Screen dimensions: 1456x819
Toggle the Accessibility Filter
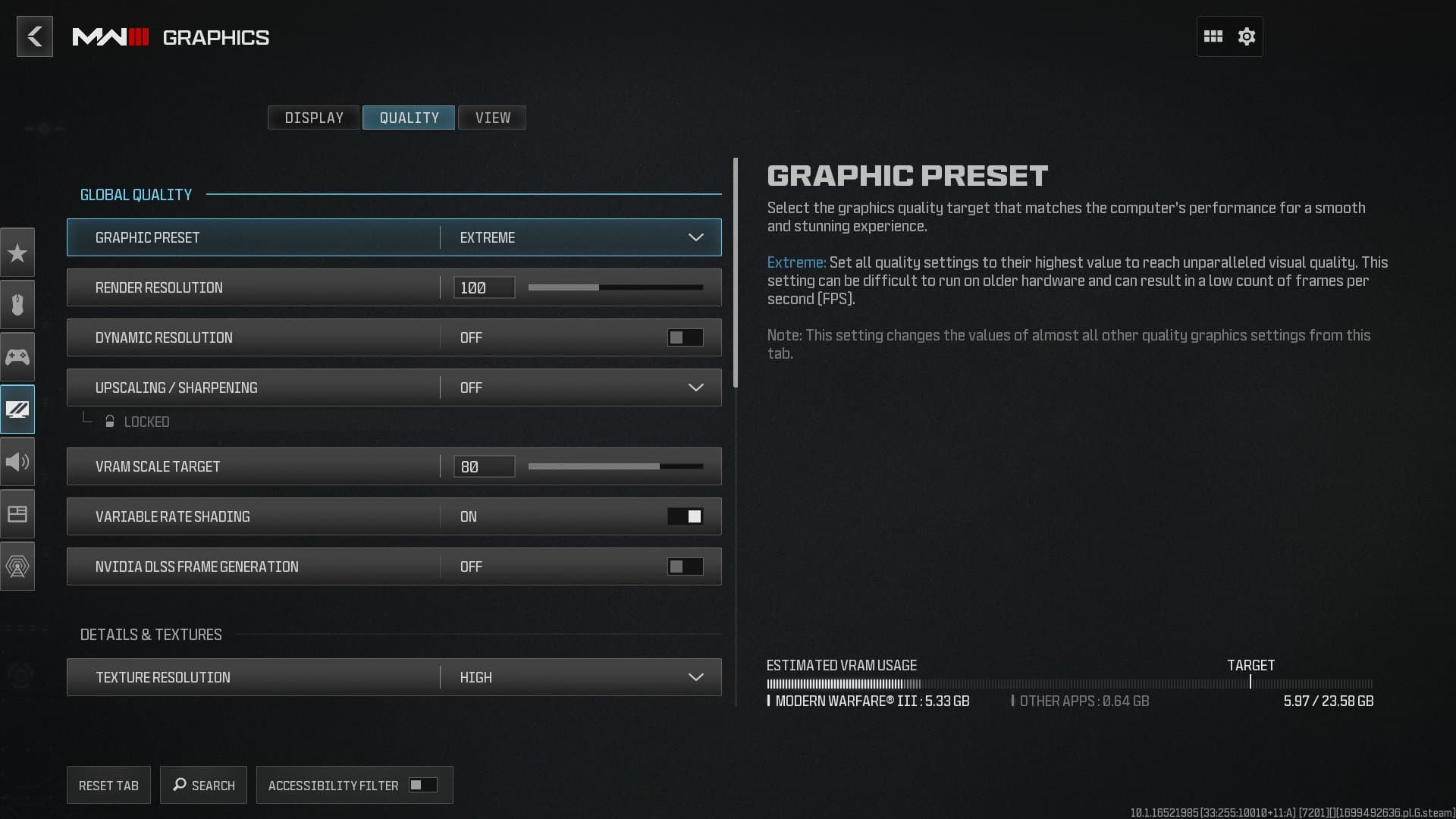[x=422, y=785]
